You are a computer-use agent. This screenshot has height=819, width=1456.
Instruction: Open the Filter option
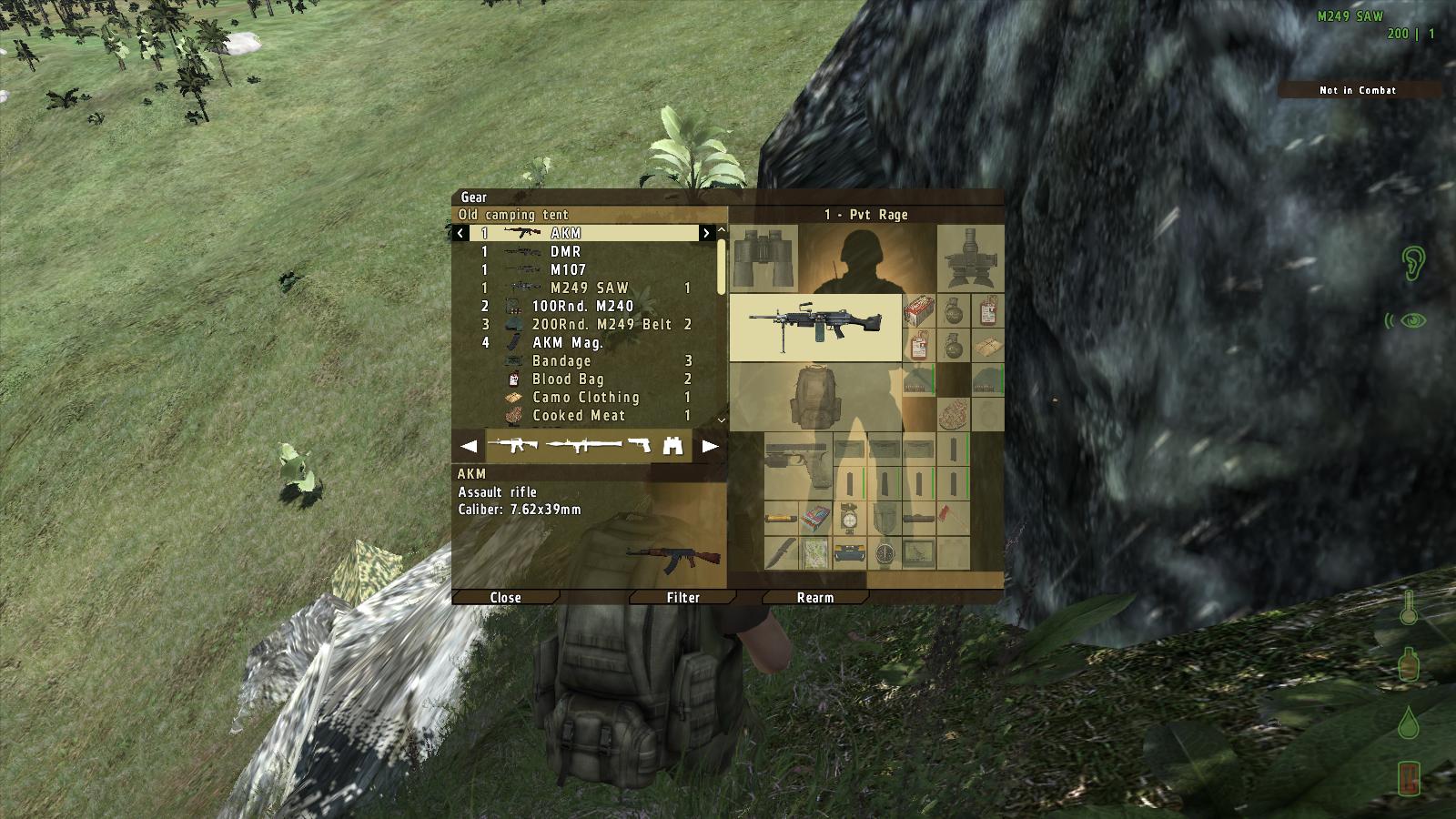click(x=682, y=598)
